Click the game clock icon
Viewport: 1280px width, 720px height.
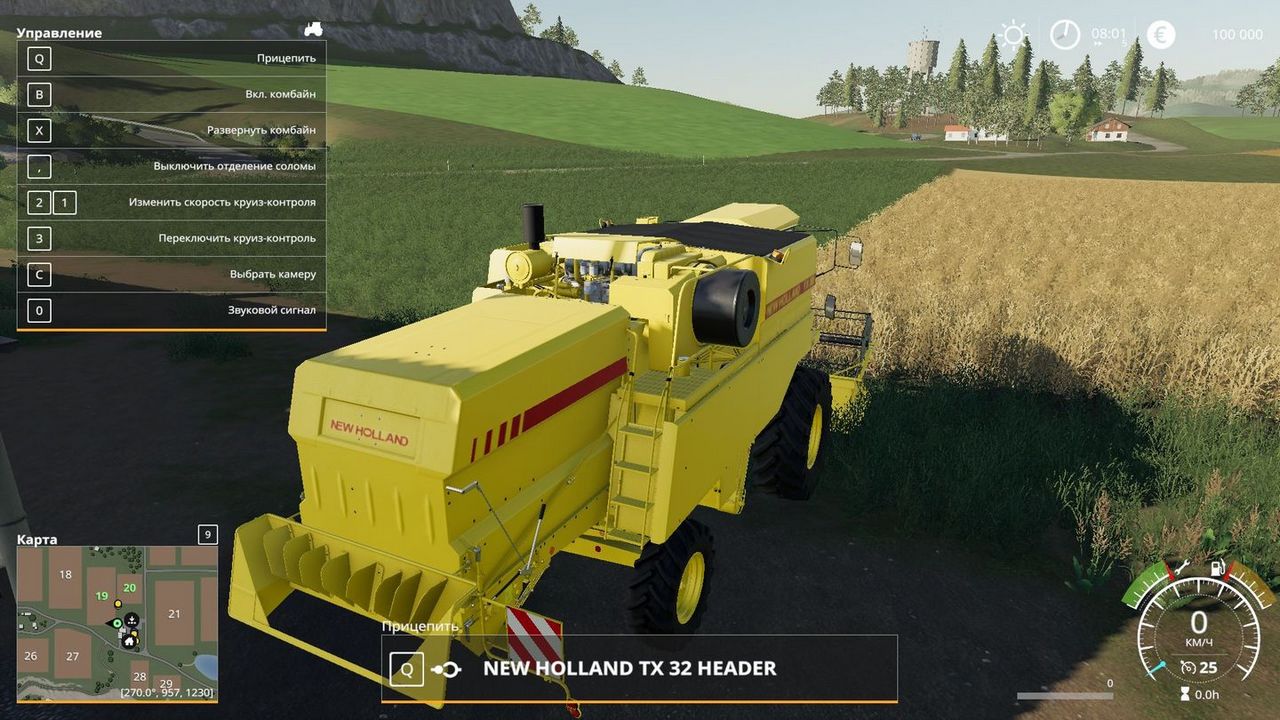tap(1065, 35)
